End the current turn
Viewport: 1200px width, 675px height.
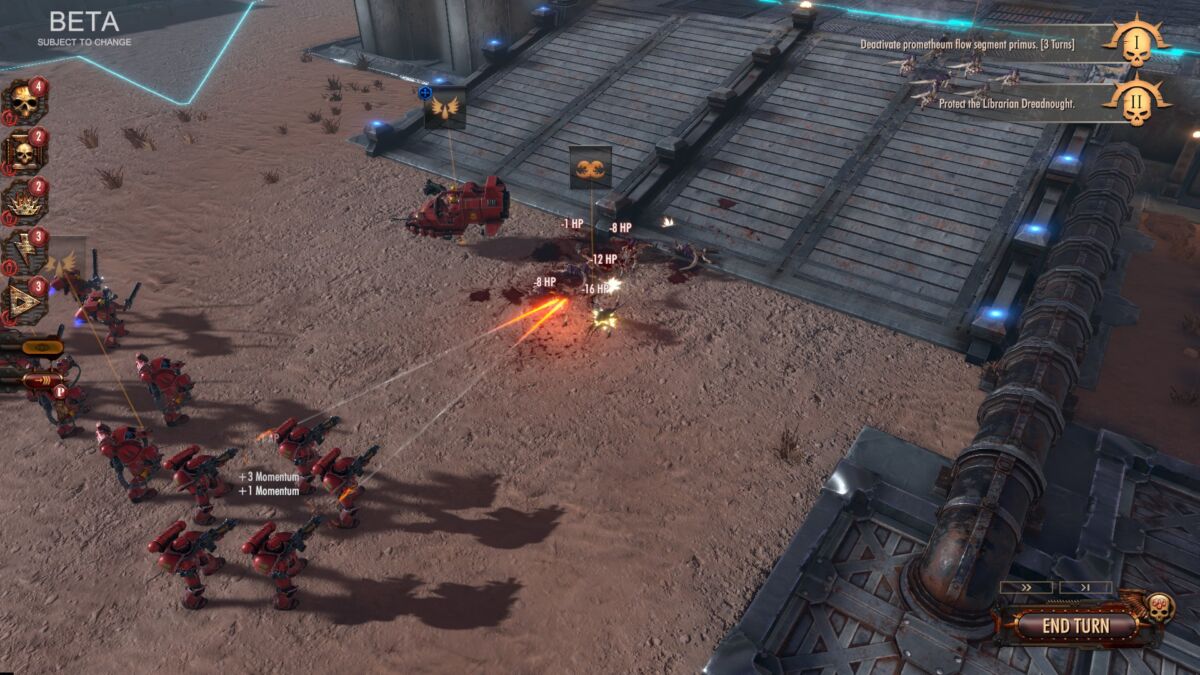pos(1075,626)
